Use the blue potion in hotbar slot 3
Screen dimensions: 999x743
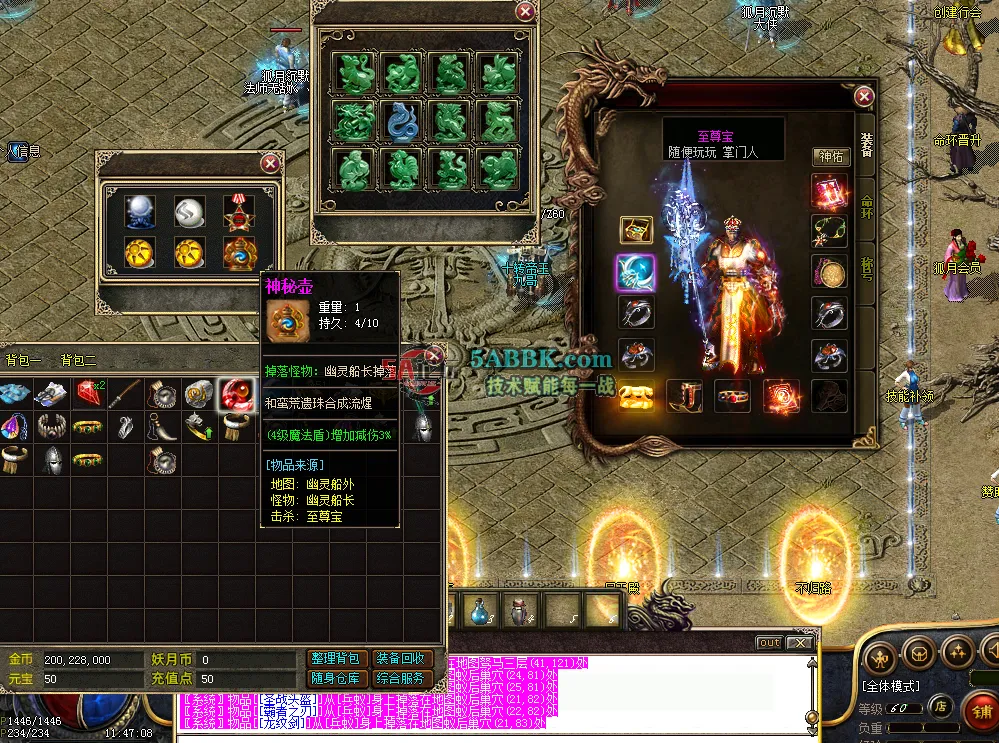point(480,608)
